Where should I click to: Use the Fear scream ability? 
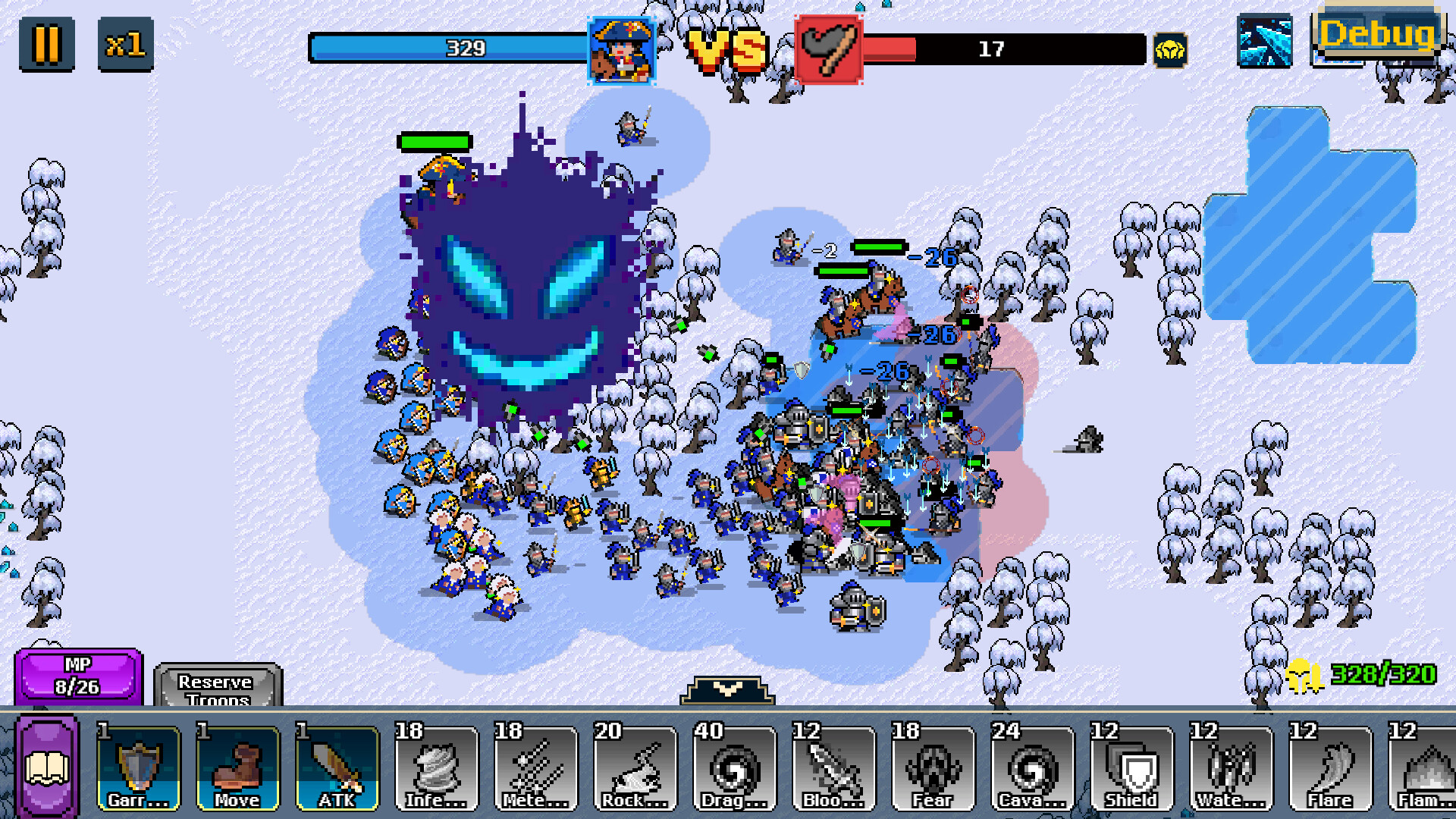tap(934, 769)
